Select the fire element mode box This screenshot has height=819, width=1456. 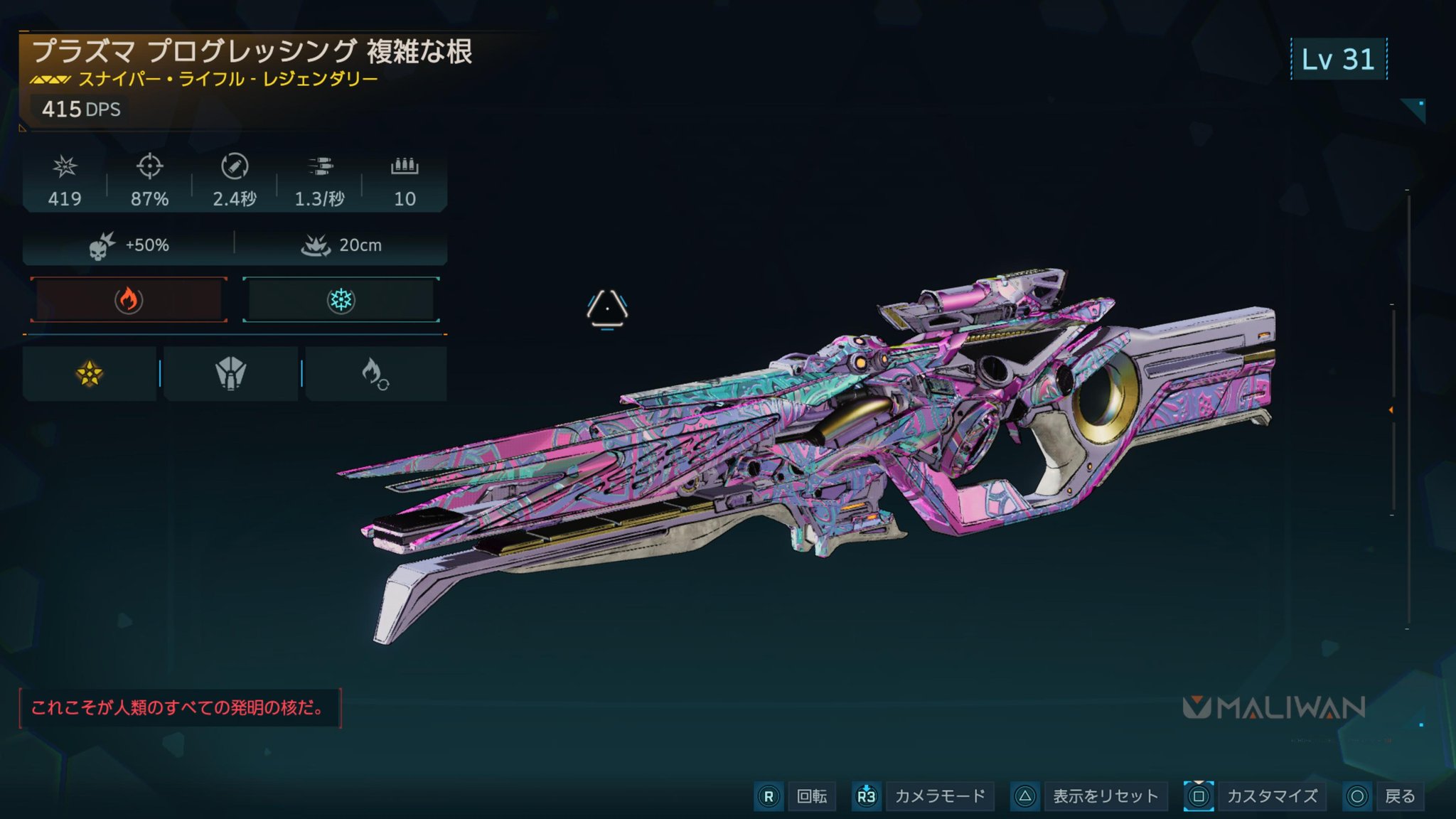[x=129, y=300]
